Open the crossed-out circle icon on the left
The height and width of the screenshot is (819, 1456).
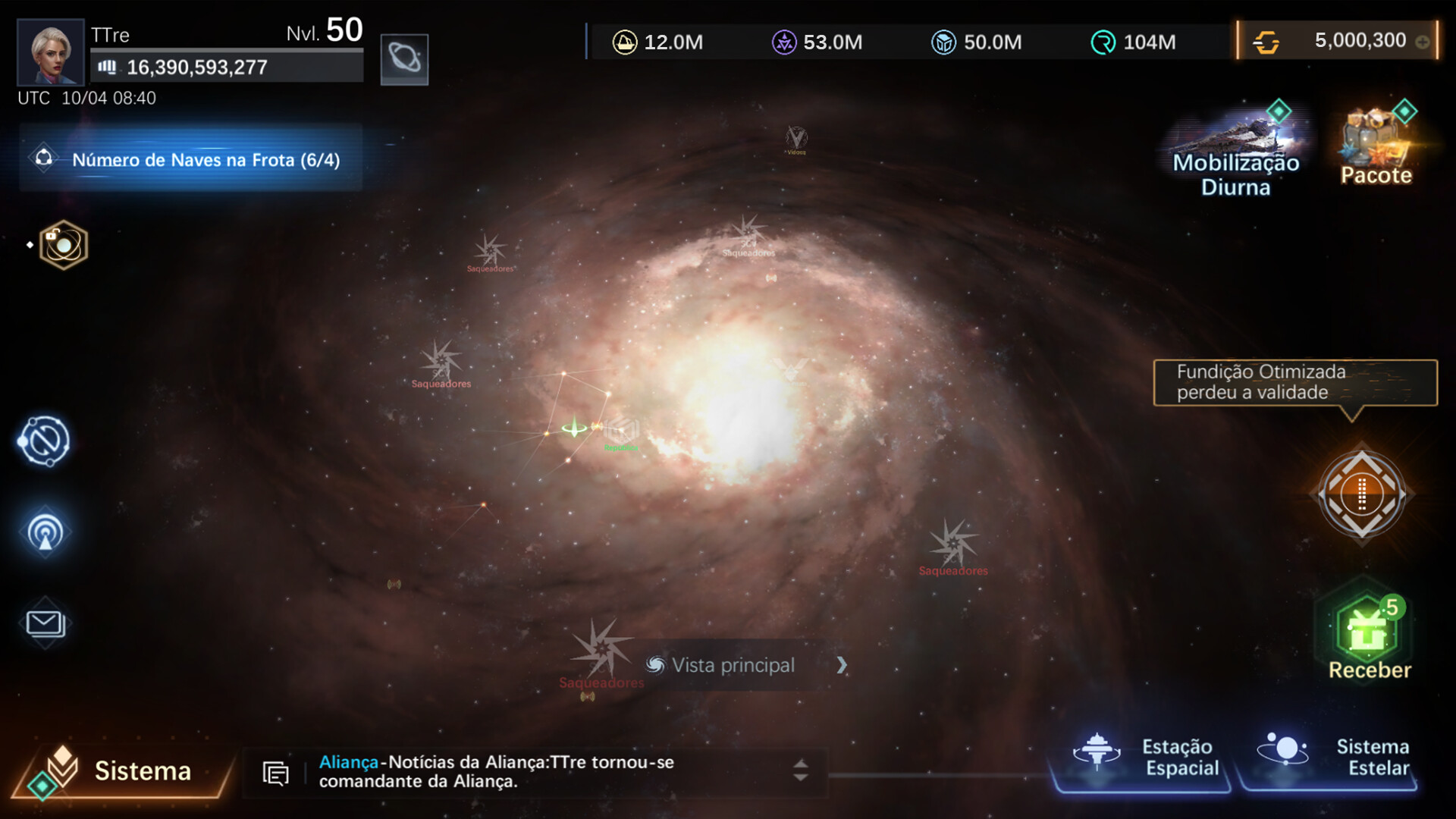click(x=44, y=441)
